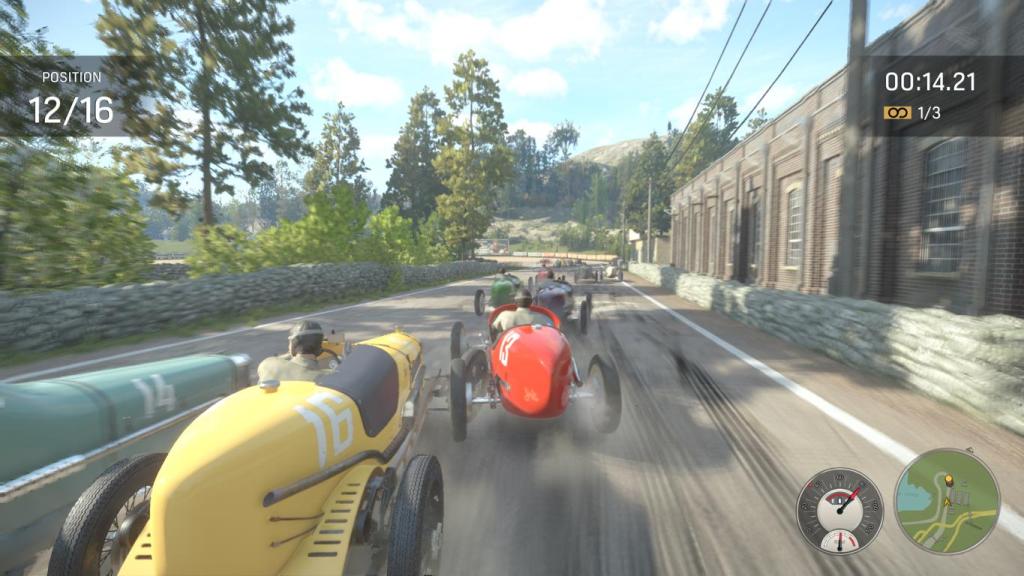Click the circular track minimap
The height and width of the screenshot is (576, 1024).
[946, 501]
